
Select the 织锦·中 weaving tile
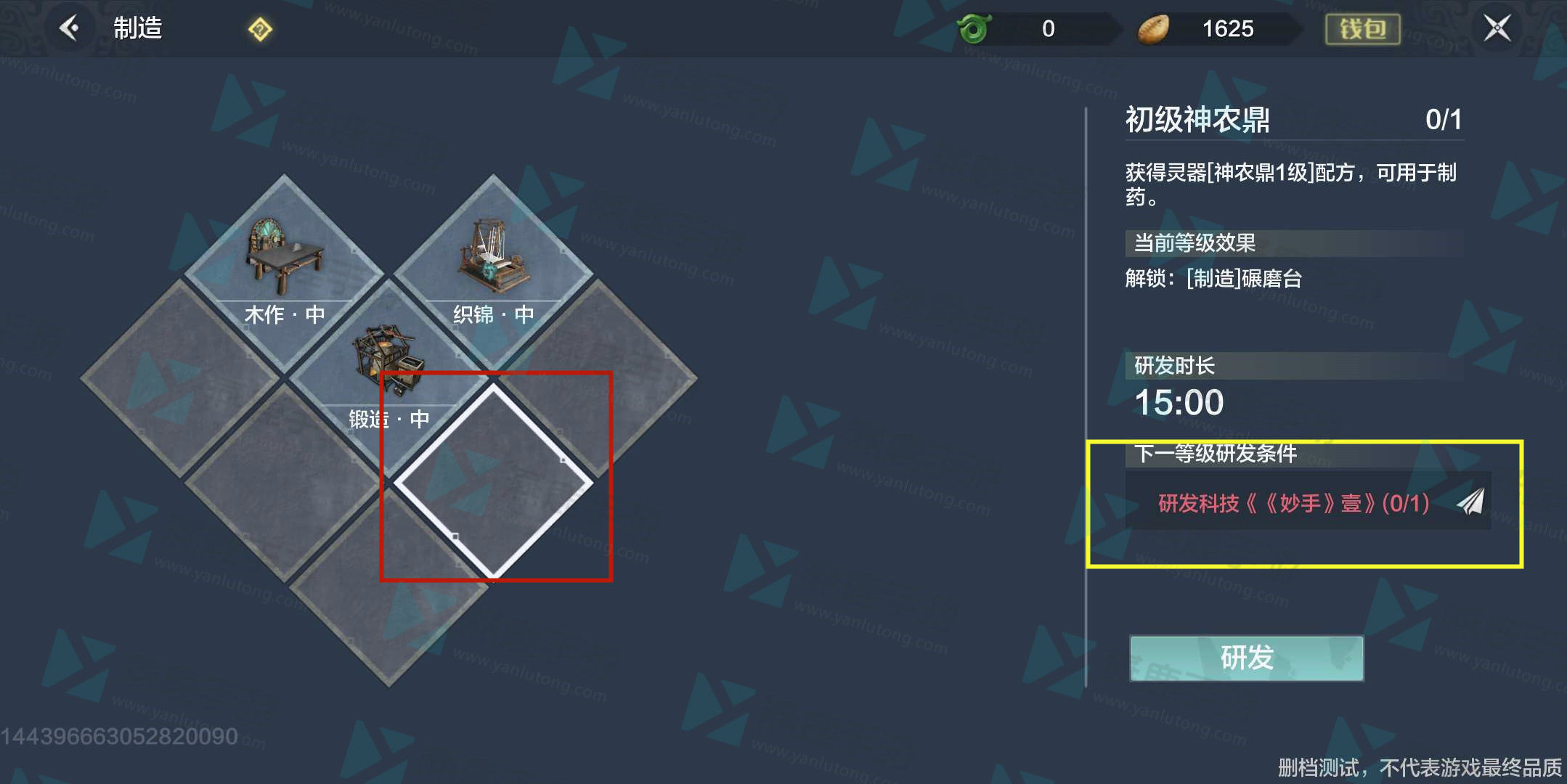coord(493,269)
